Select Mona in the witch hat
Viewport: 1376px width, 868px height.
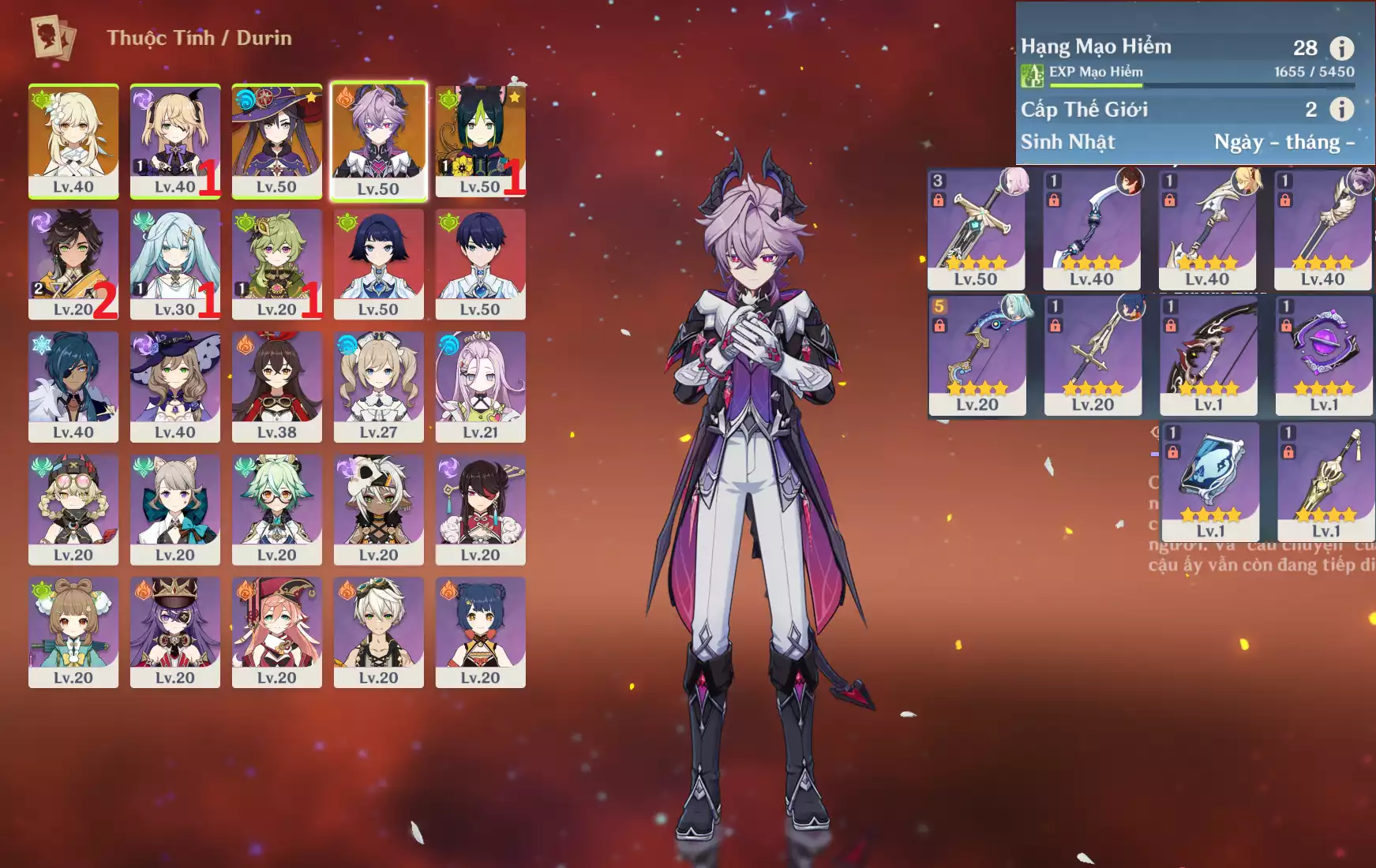pos(276,140)
